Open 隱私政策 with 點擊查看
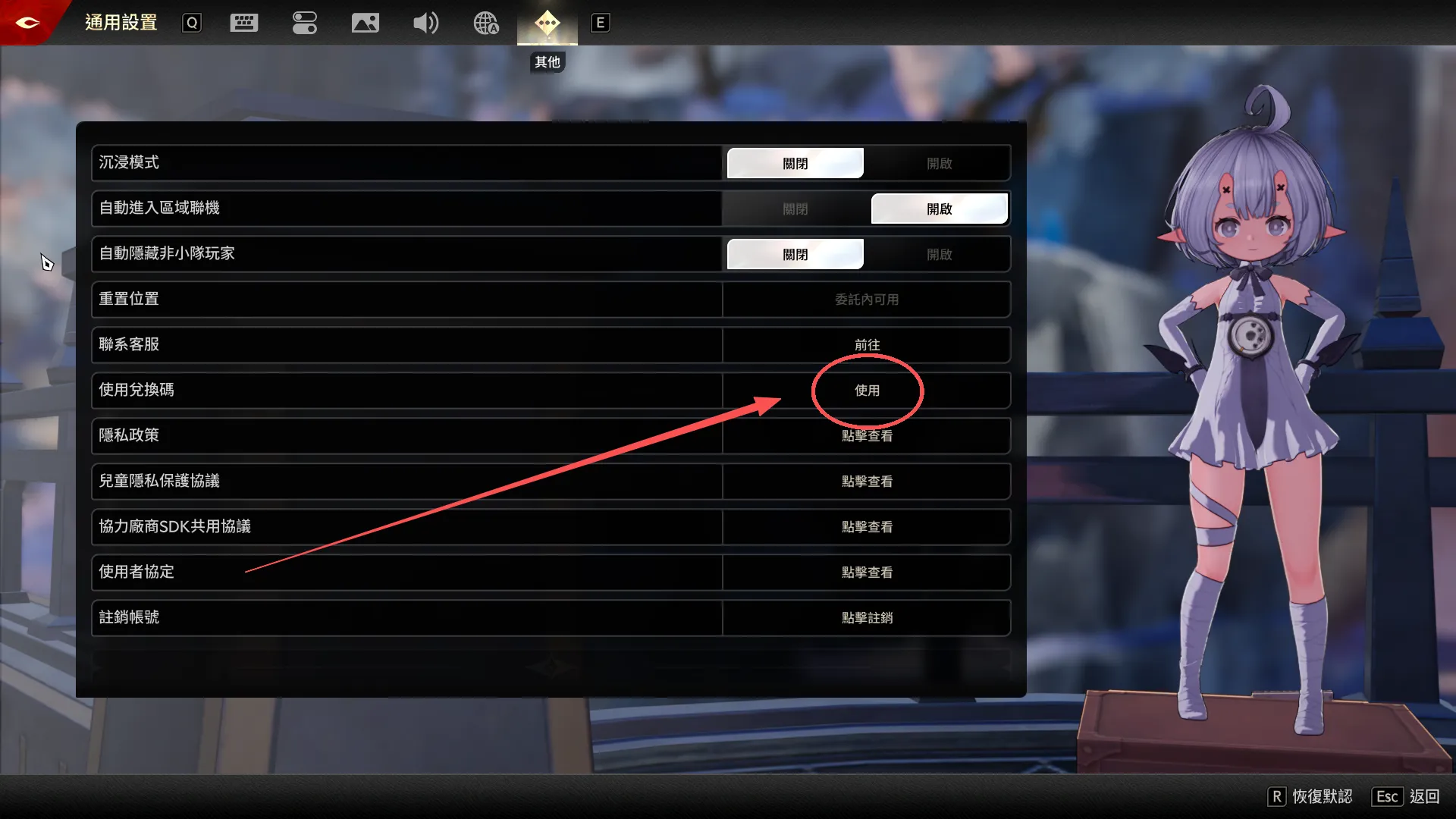Image resolution: width=1456 pixels, height=819 pixels. point(867,435)
